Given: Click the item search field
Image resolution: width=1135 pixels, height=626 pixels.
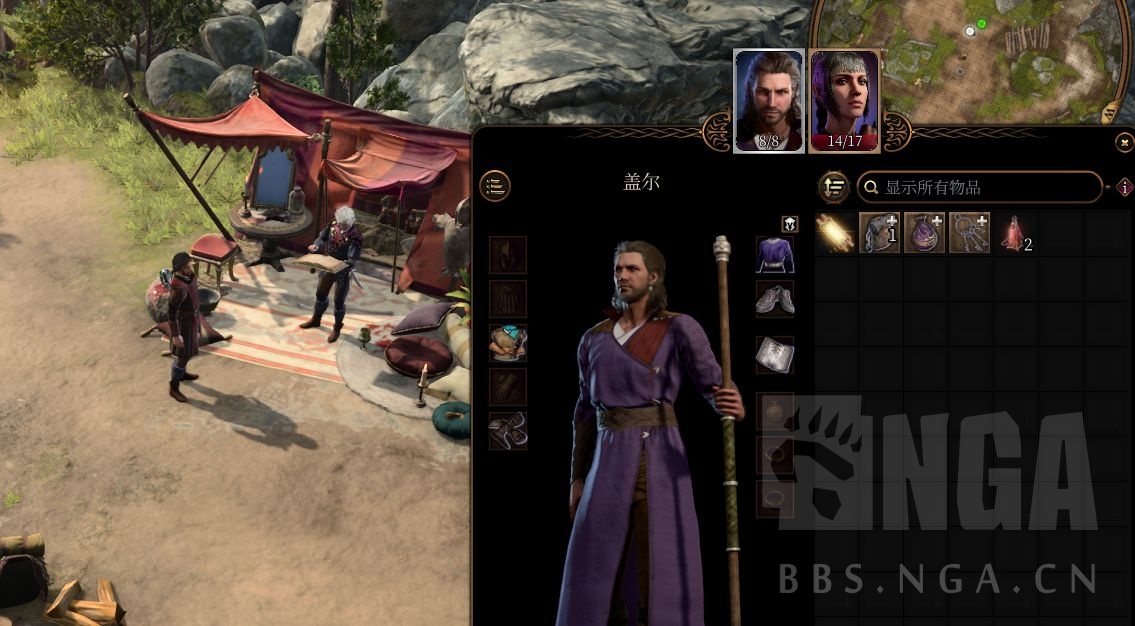Looking at the screenshot, I should [980, 187].
